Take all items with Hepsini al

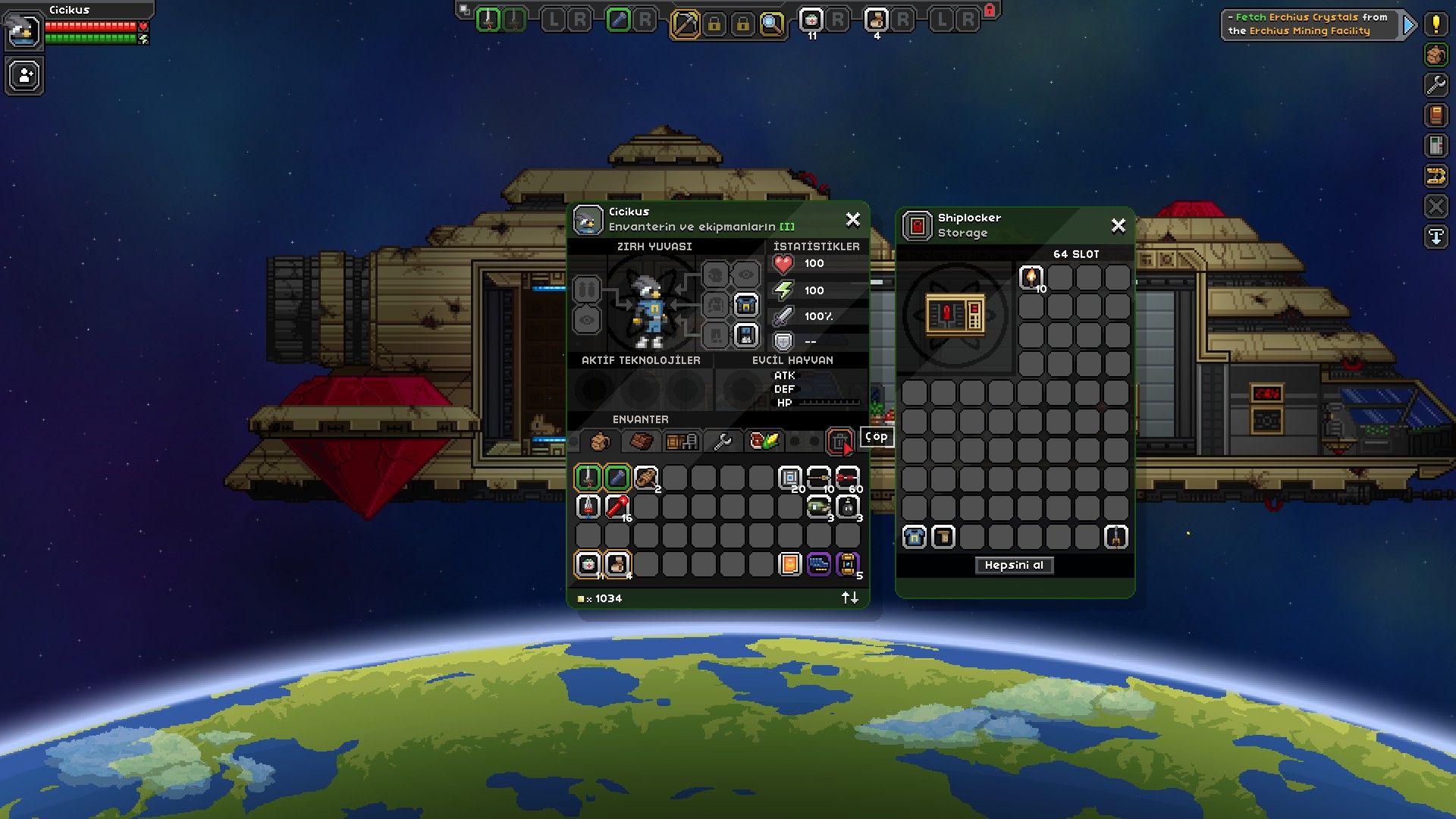tap(1014, 565)
